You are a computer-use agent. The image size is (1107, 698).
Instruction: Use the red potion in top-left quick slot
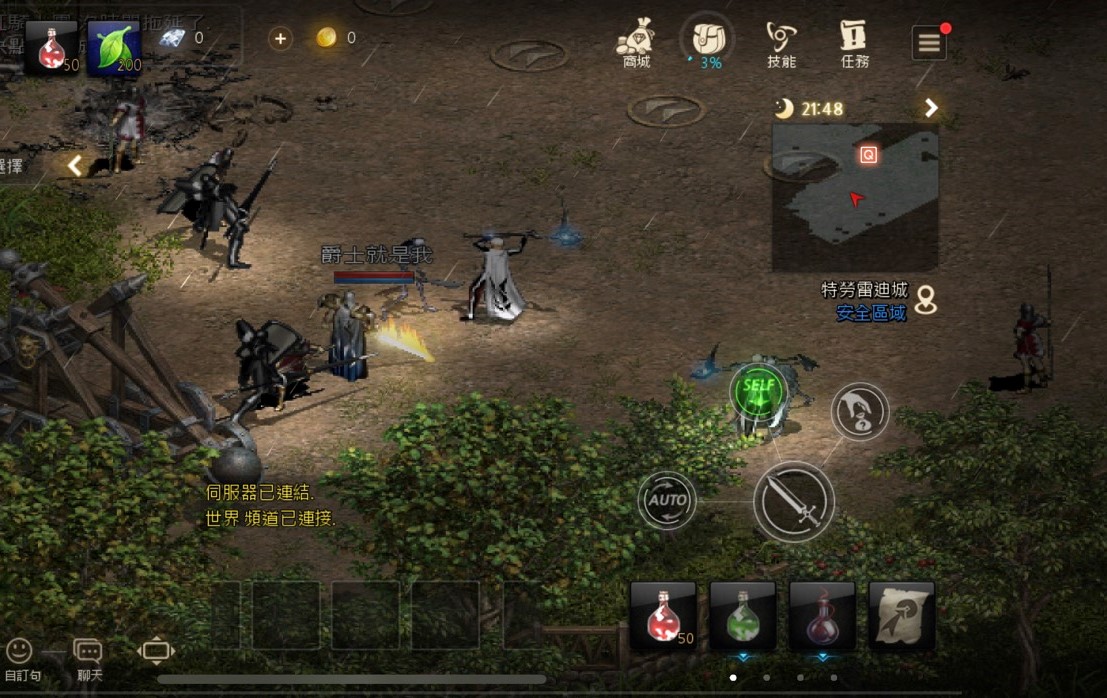coord(52,46)
